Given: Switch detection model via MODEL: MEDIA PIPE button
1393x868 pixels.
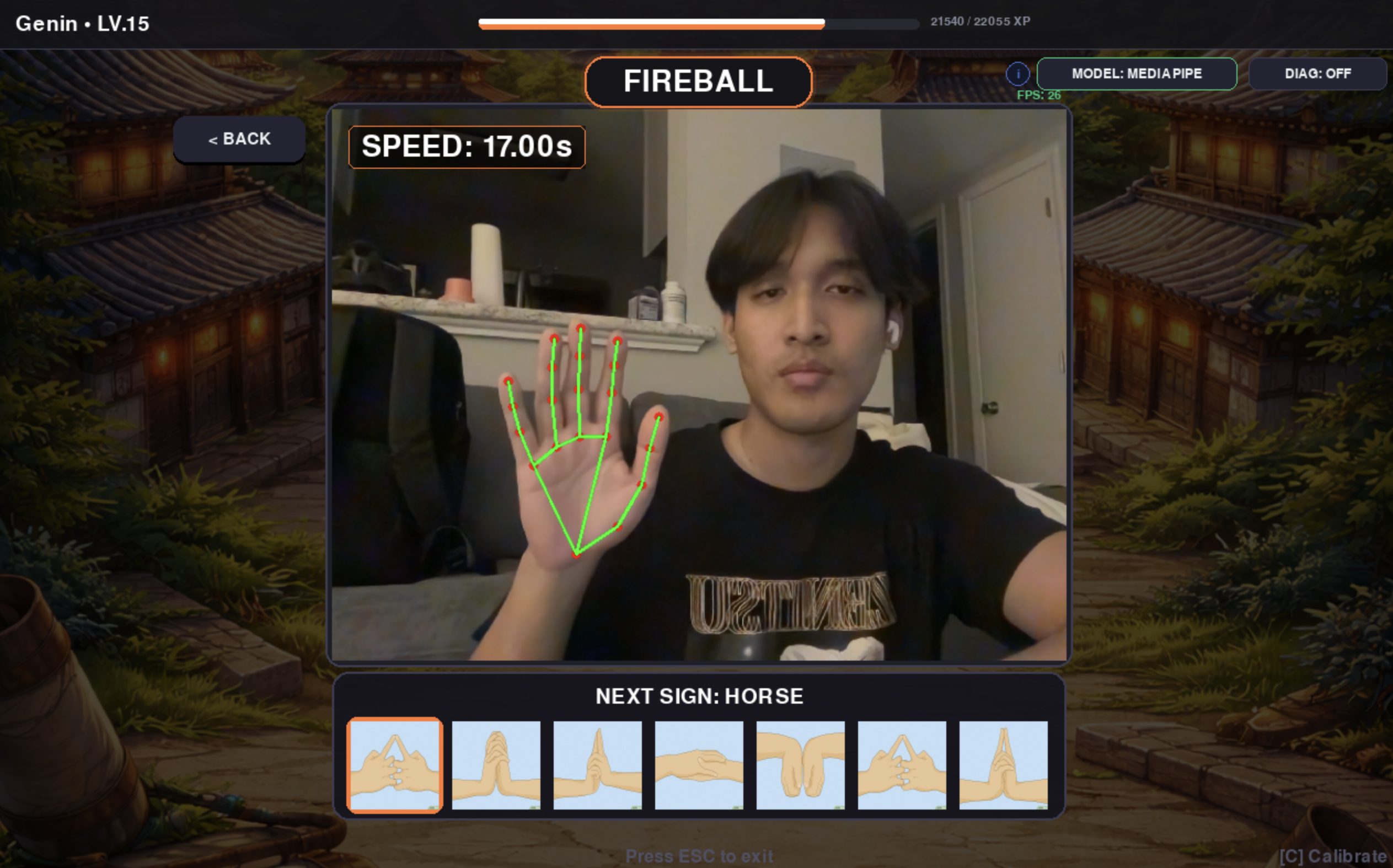Looking at the screenshot, I should point(1137,73).
